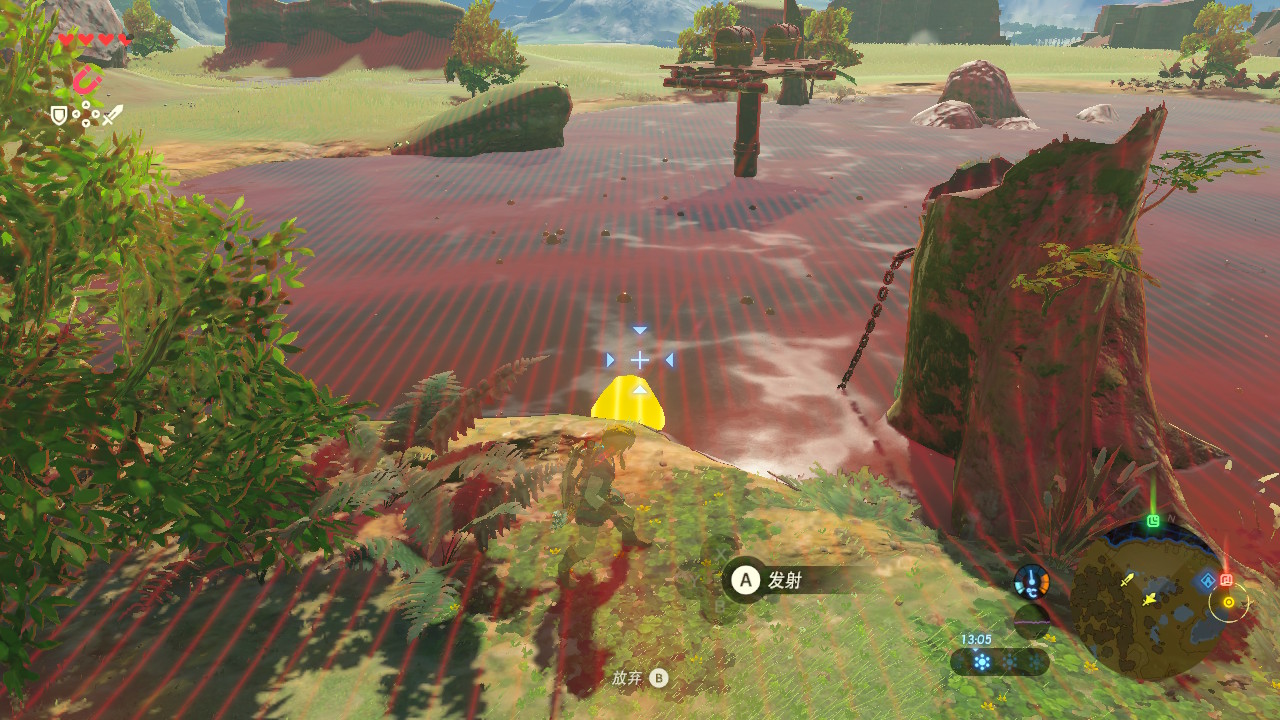
Task: Select the green marker on the minimap edge
Action: [1153, 521]
